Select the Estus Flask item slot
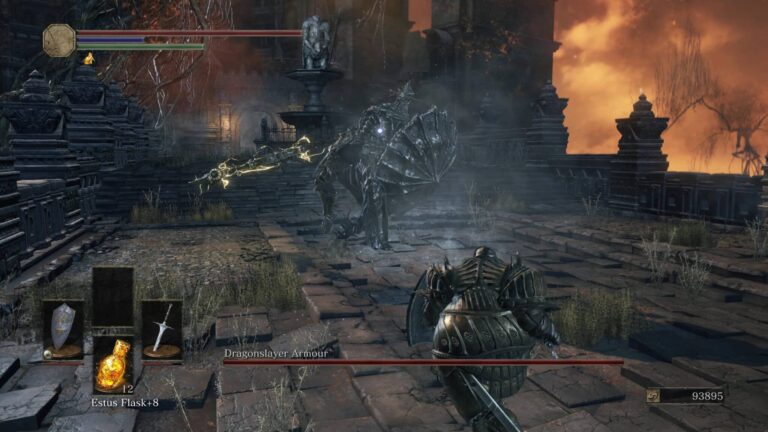The image size is (768, 432). point(113,363)
